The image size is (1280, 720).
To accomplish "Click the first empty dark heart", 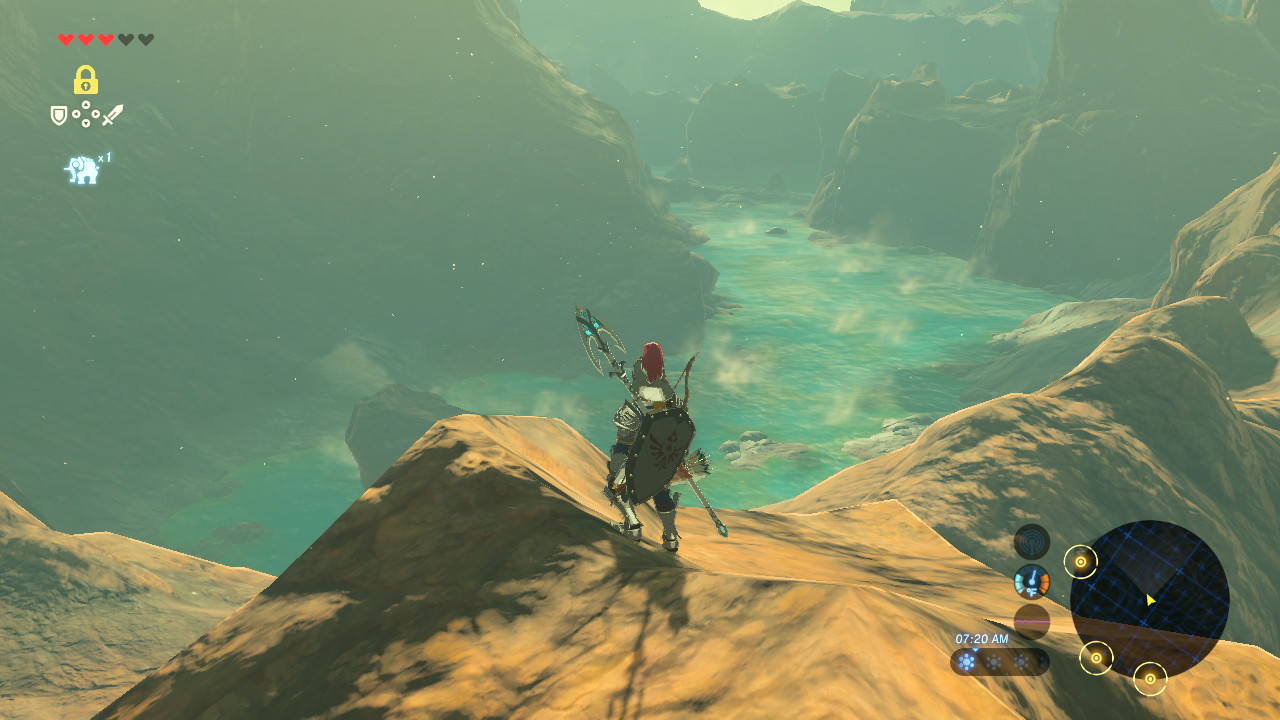I will (x=128, y=39).
